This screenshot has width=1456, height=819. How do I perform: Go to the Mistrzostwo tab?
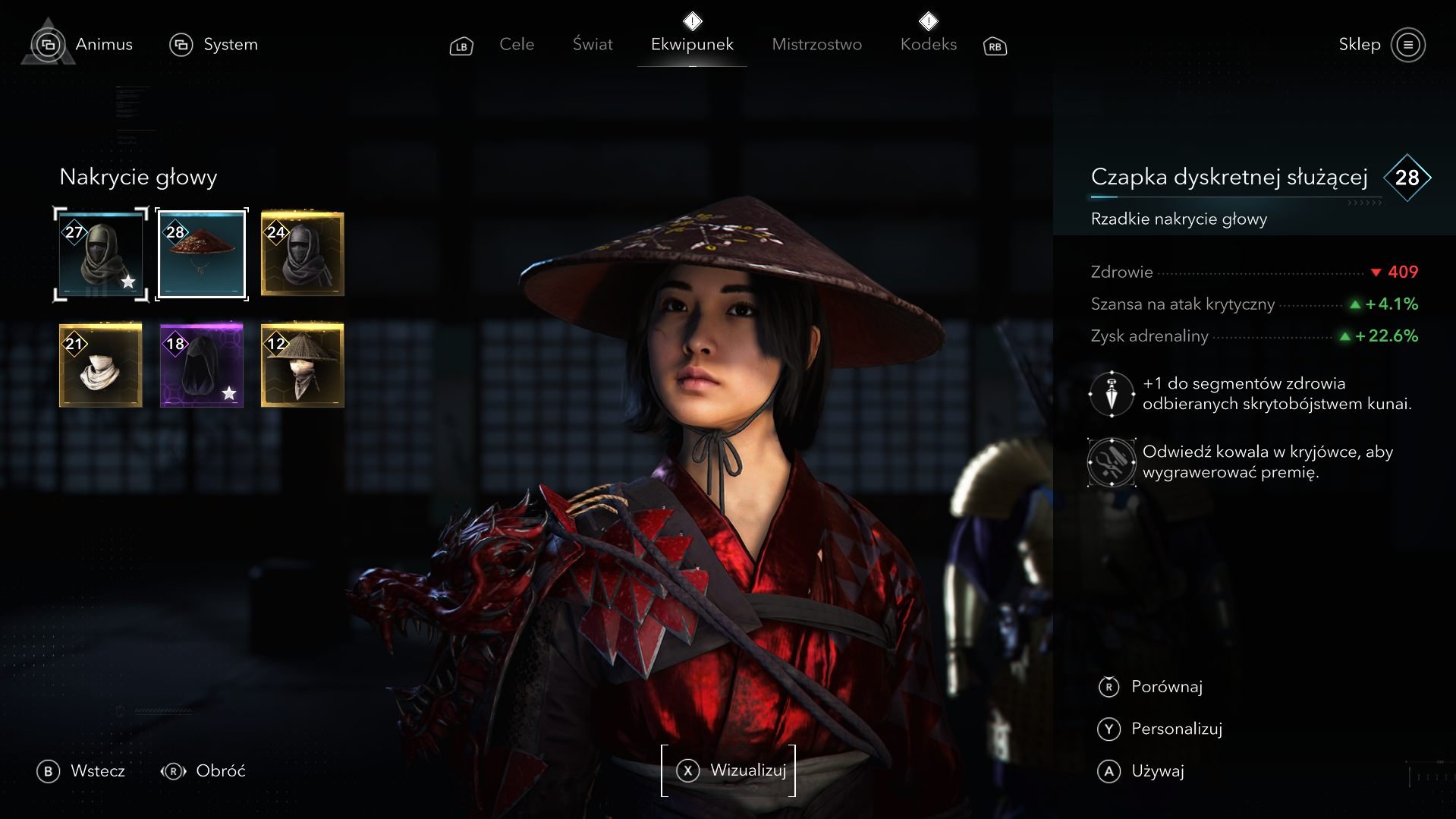[816, 45]
